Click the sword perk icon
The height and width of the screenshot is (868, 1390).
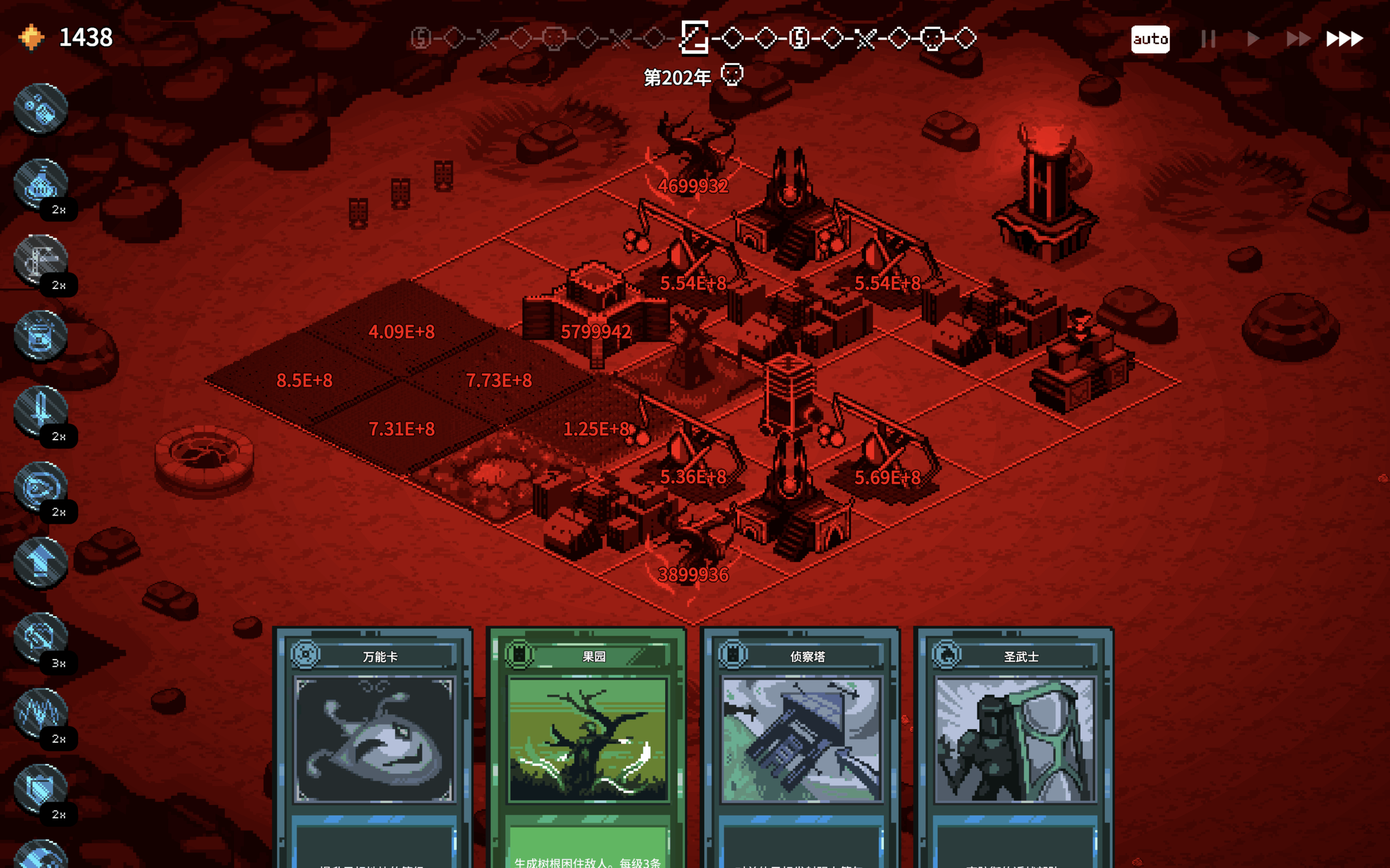tap(40, 411)
